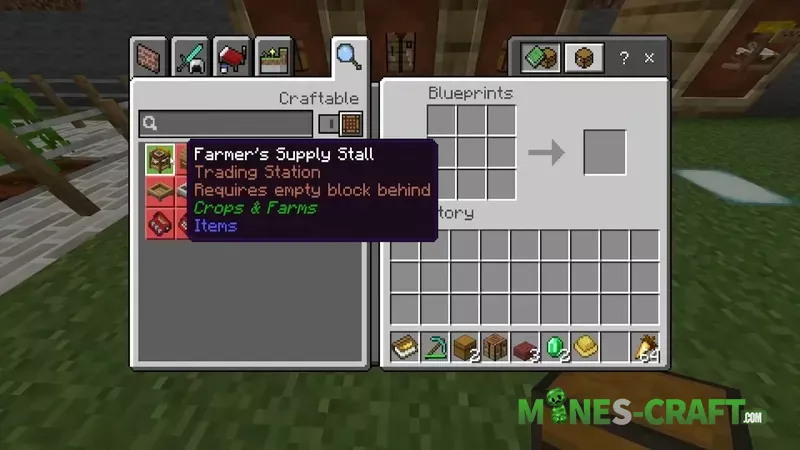Select the emerald stack in hotbar
The height and width of the screenshot is (450, 800).
pyautogui.click(x=555, y=347)
